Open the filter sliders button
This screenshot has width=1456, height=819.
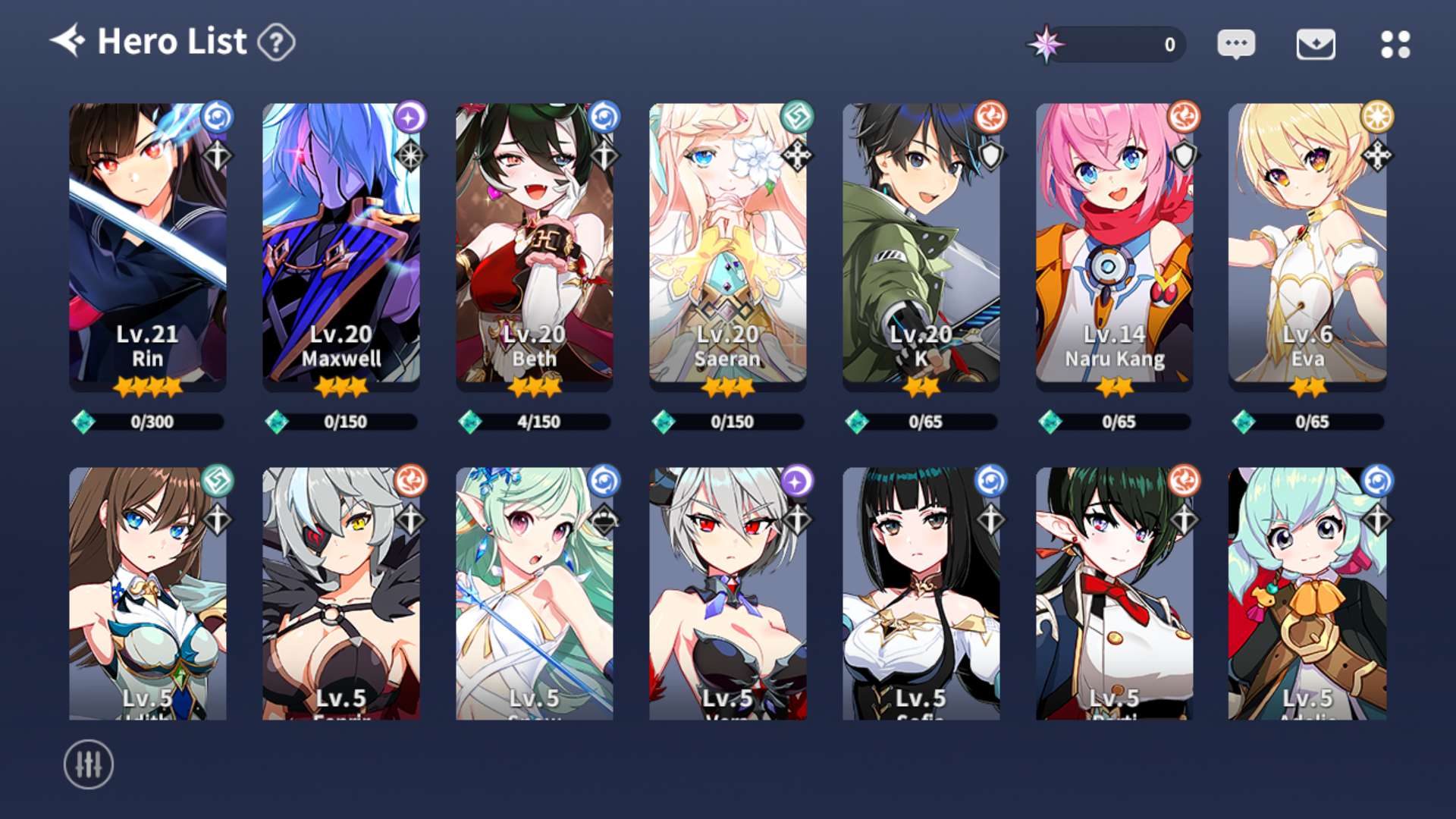[89, 764]
